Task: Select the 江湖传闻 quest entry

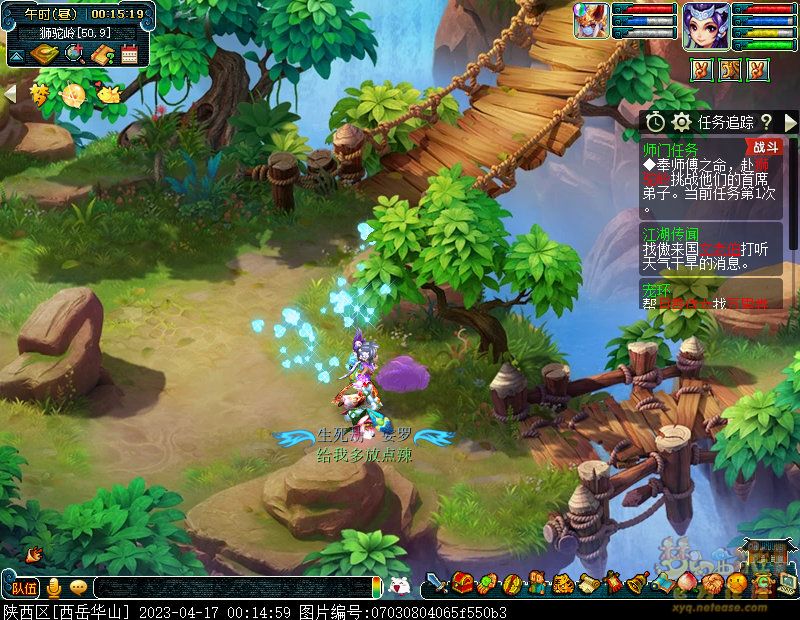Action: click(x=670, y=232)
